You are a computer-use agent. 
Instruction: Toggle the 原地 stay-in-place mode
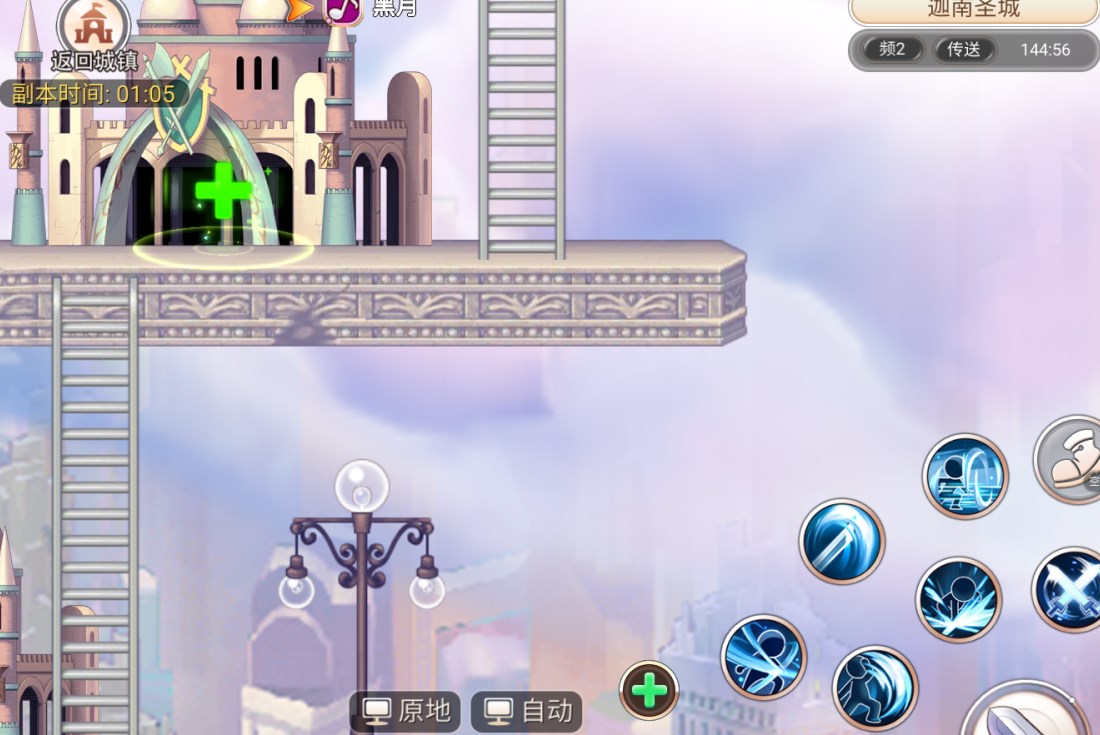point(406,711)
